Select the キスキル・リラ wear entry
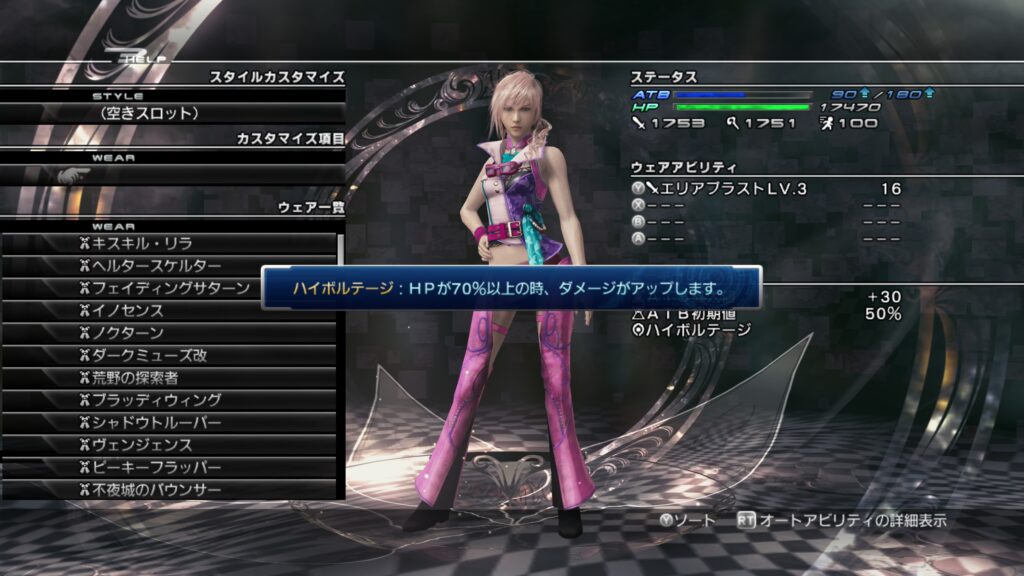This screenshot has height=576, width=1024. (x=170, y=243)
